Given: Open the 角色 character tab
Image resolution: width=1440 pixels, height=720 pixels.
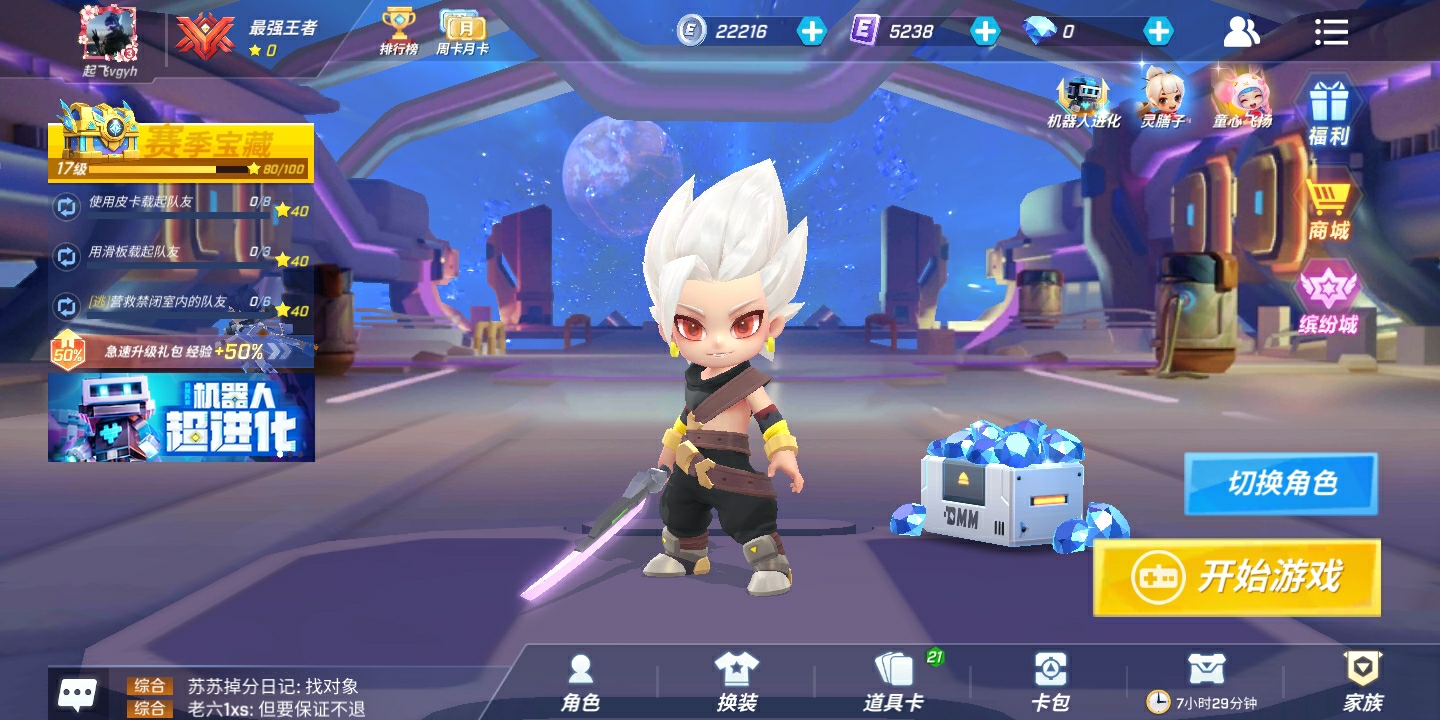Looking at the screenshot, I should tap(581, 683).
